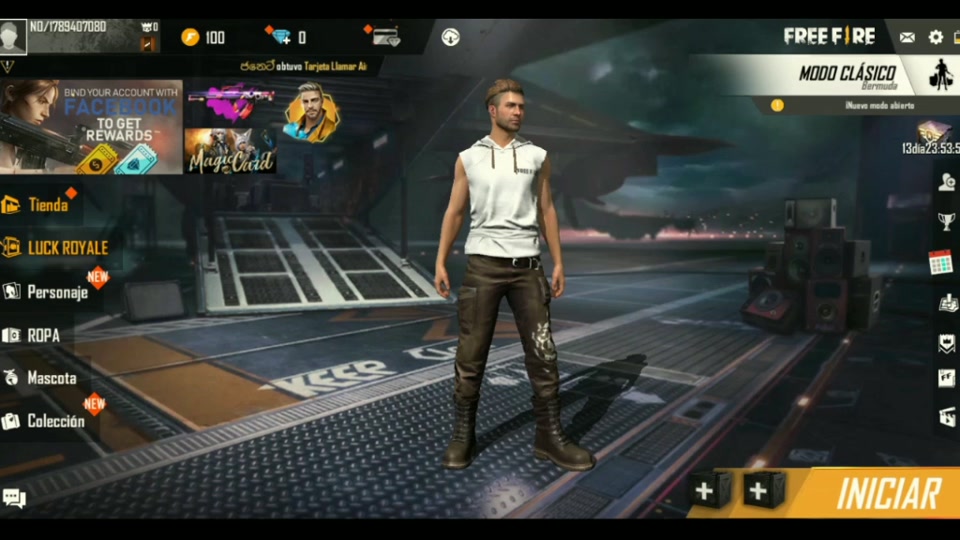
Task: Open the gold coin currency counter
Action: [x=203, y=37]
